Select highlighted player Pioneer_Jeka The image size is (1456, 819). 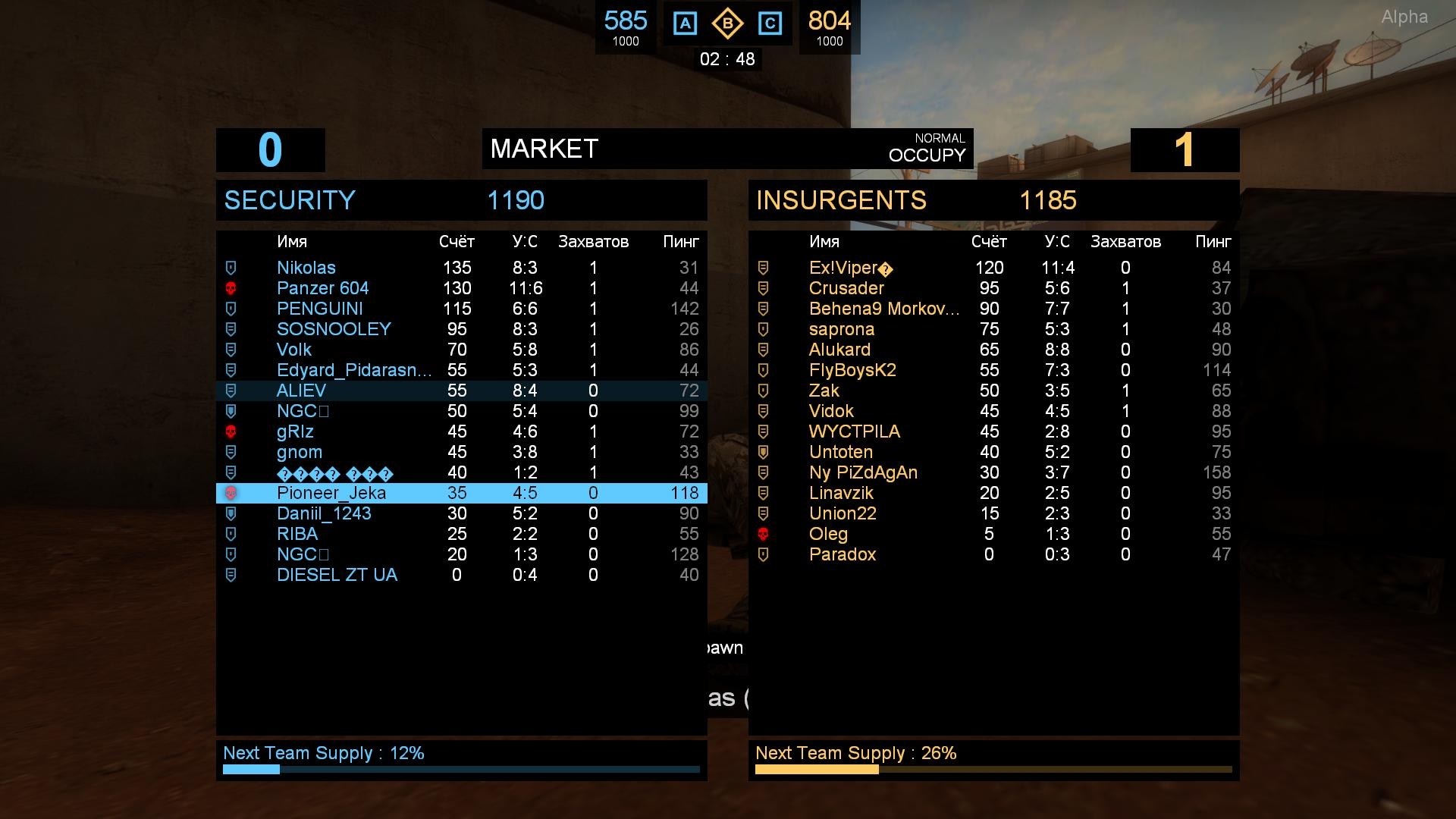[x=331, y=493]
